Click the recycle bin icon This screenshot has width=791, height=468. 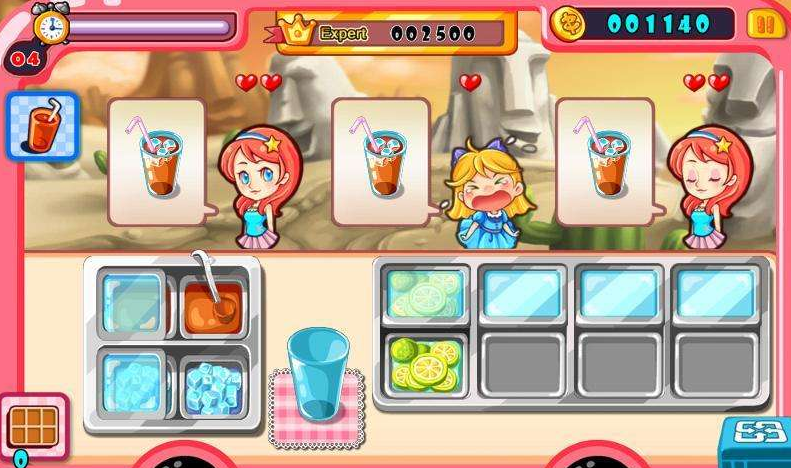[x=757, y=440]
